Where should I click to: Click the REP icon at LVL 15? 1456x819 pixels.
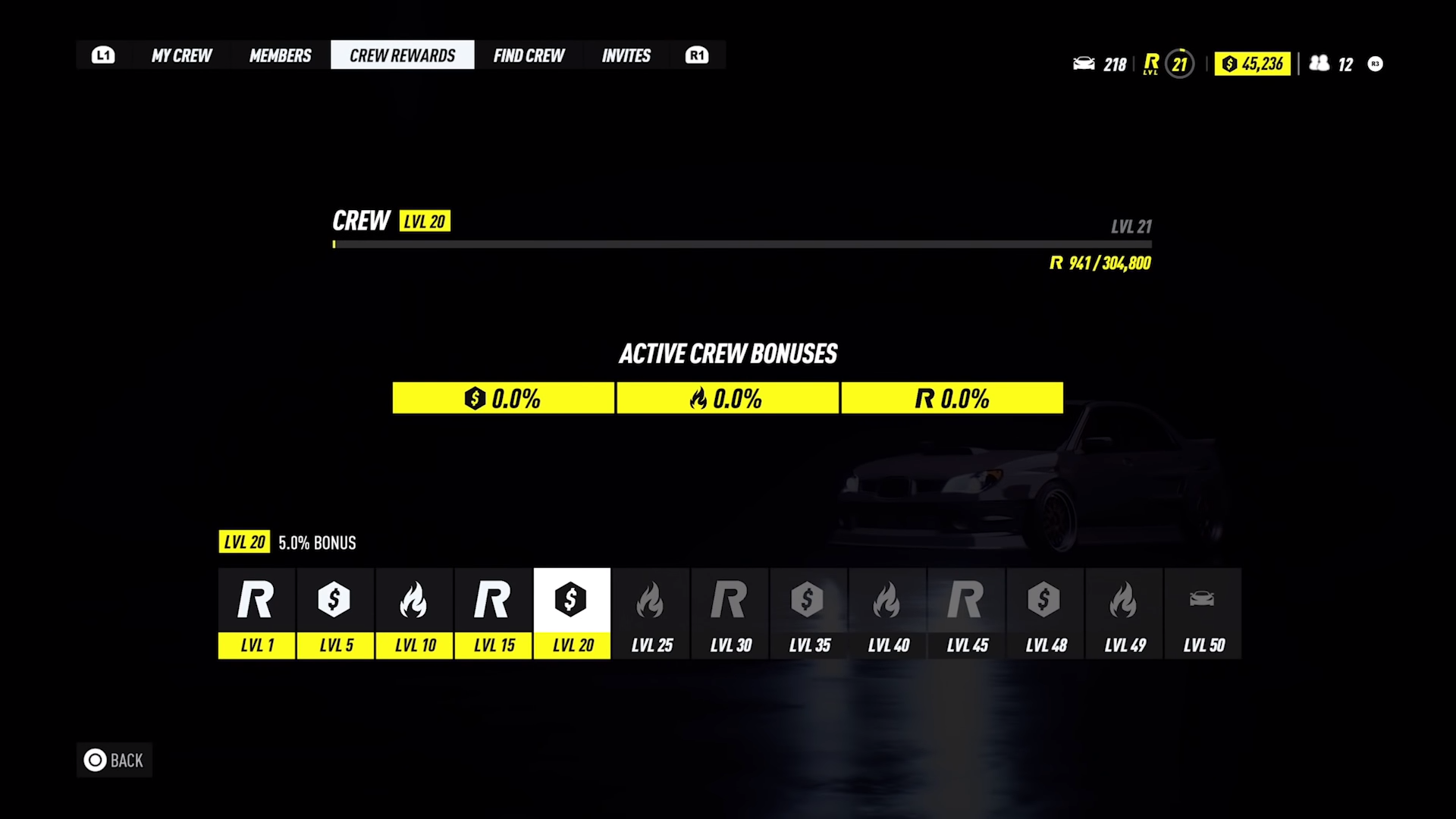493,601
